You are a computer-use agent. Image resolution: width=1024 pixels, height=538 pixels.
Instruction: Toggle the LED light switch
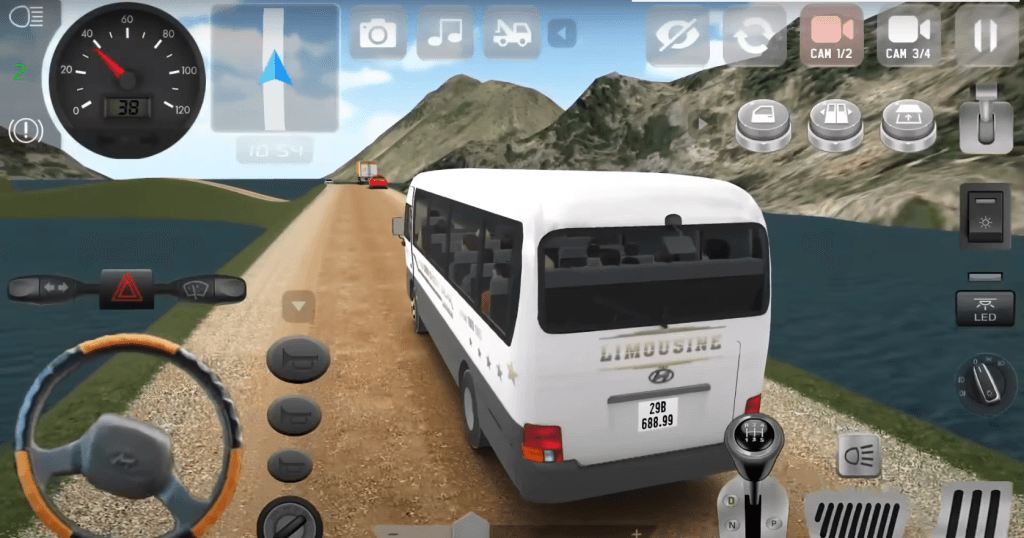point(984,309)
